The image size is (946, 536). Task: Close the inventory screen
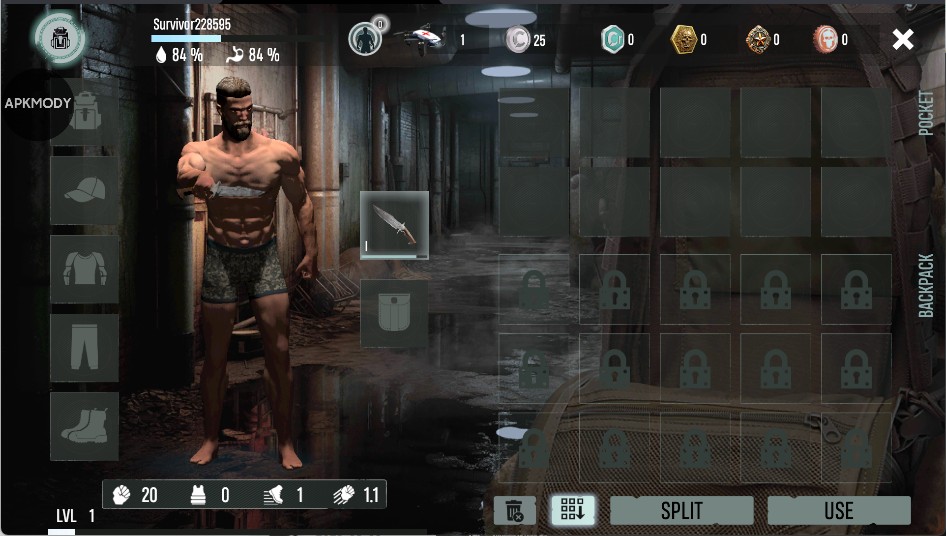coord(902,40)
